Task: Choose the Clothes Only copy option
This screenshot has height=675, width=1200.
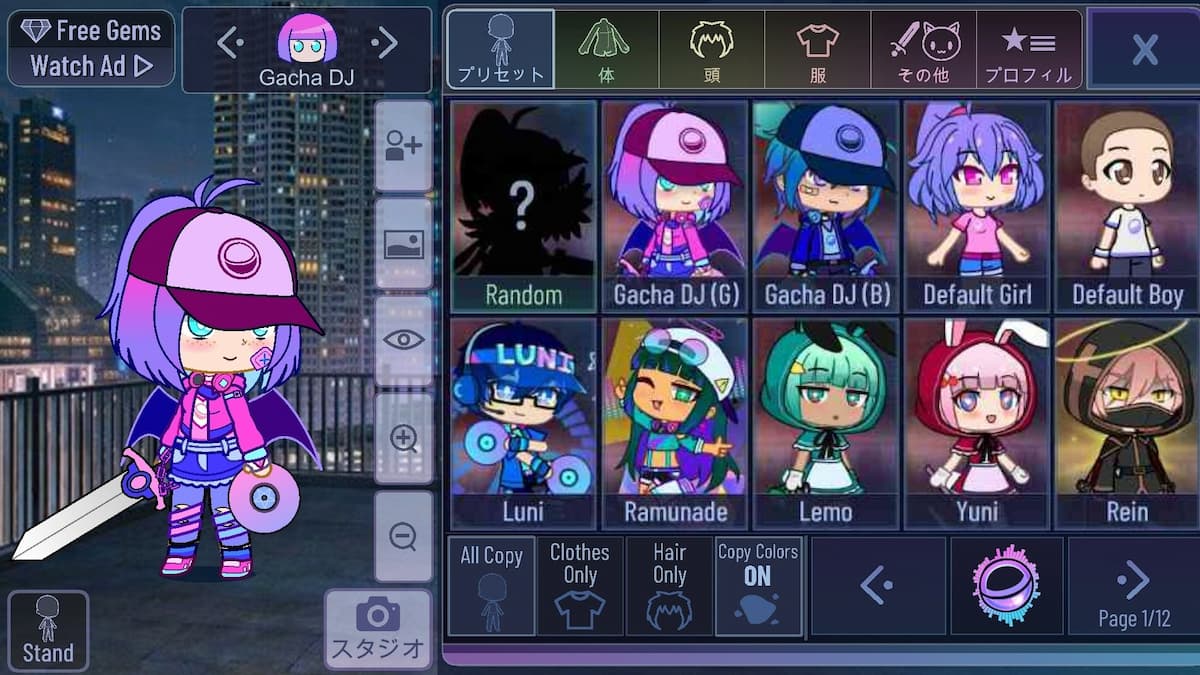Action: click(x=579, y=586)
